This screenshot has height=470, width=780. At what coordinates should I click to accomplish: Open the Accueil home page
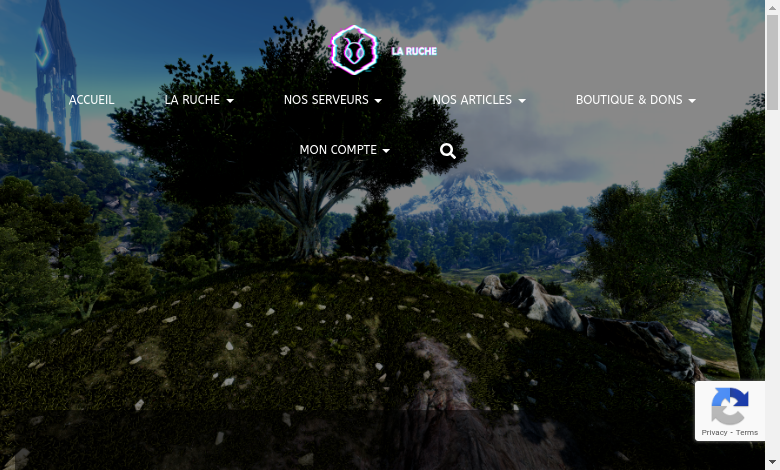click(91, 100)
